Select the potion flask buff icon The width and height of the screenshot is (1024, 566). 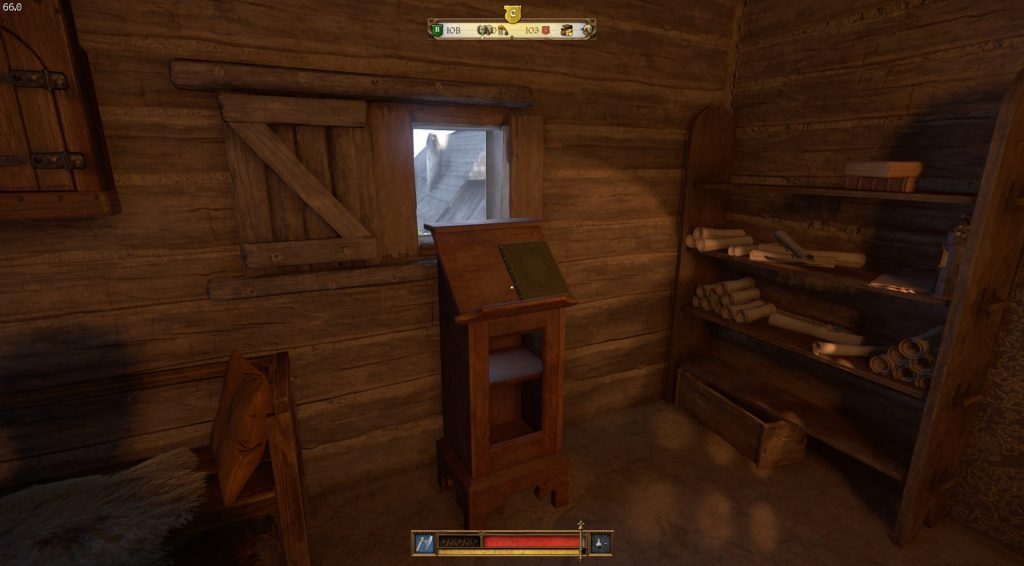[601, 542]
